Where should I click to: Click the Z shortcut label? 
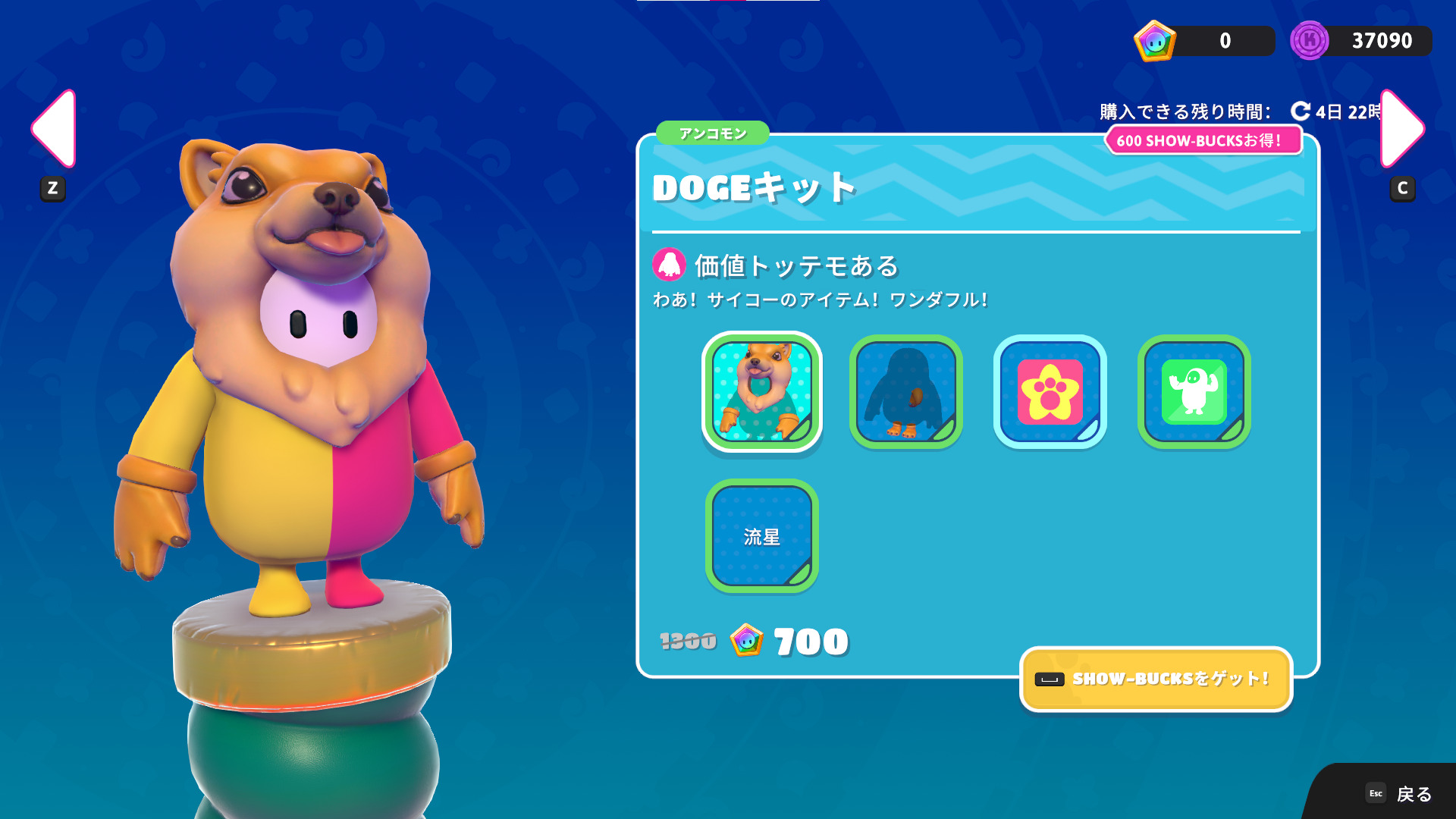[52, 189]
